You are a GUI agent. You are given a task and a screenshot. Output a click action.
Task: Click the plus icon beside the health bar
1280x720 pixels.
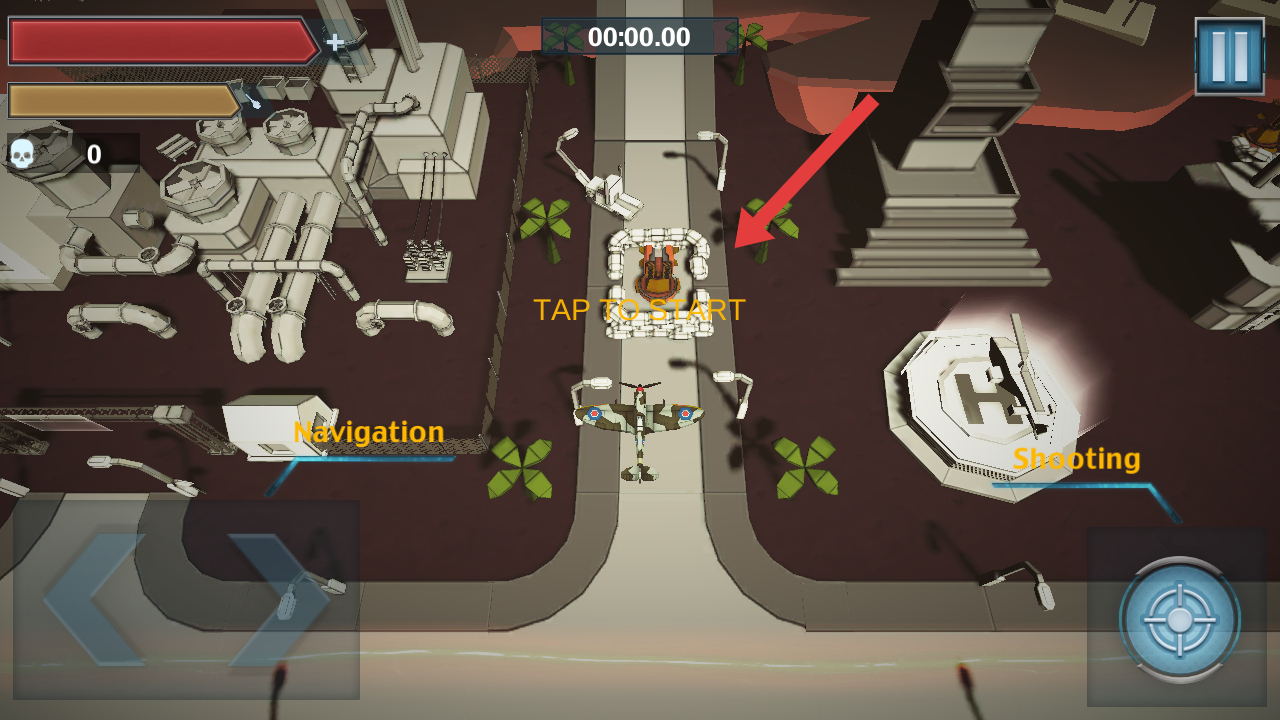(335, 42)
